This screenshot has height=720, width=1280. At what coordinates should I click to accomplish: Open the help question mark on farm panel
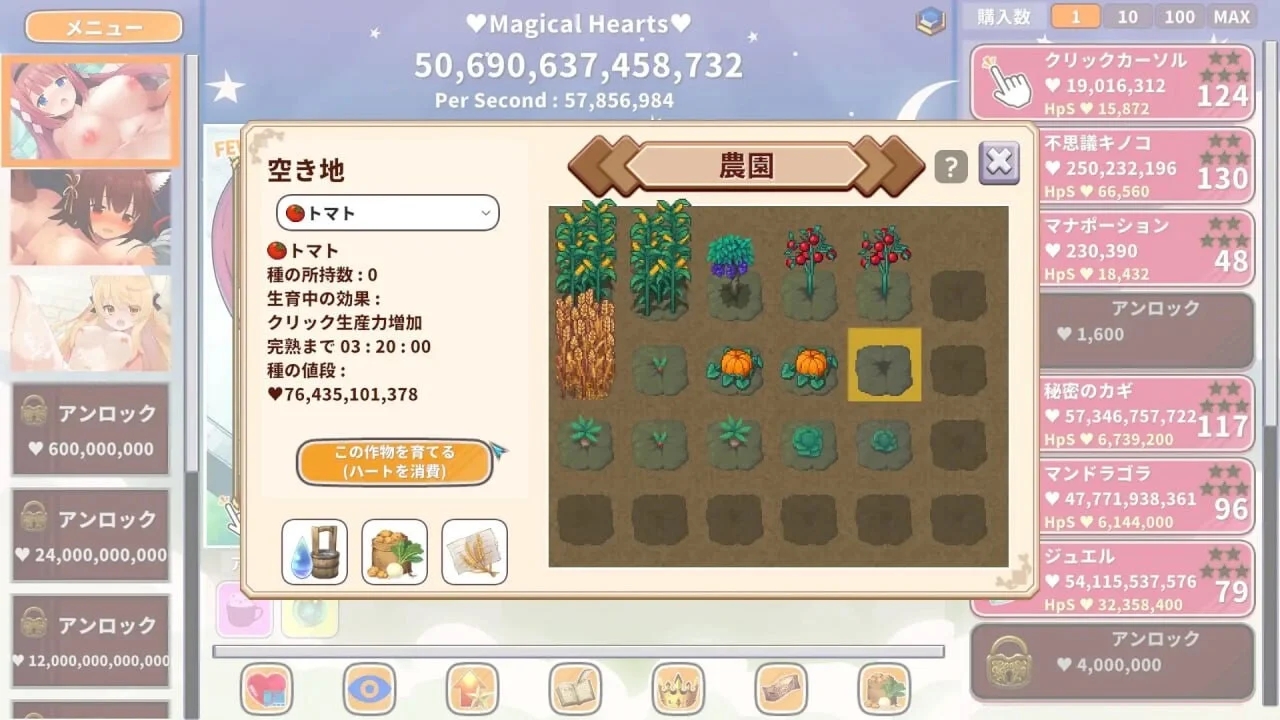pyautogui.click(x=949, y=166)
